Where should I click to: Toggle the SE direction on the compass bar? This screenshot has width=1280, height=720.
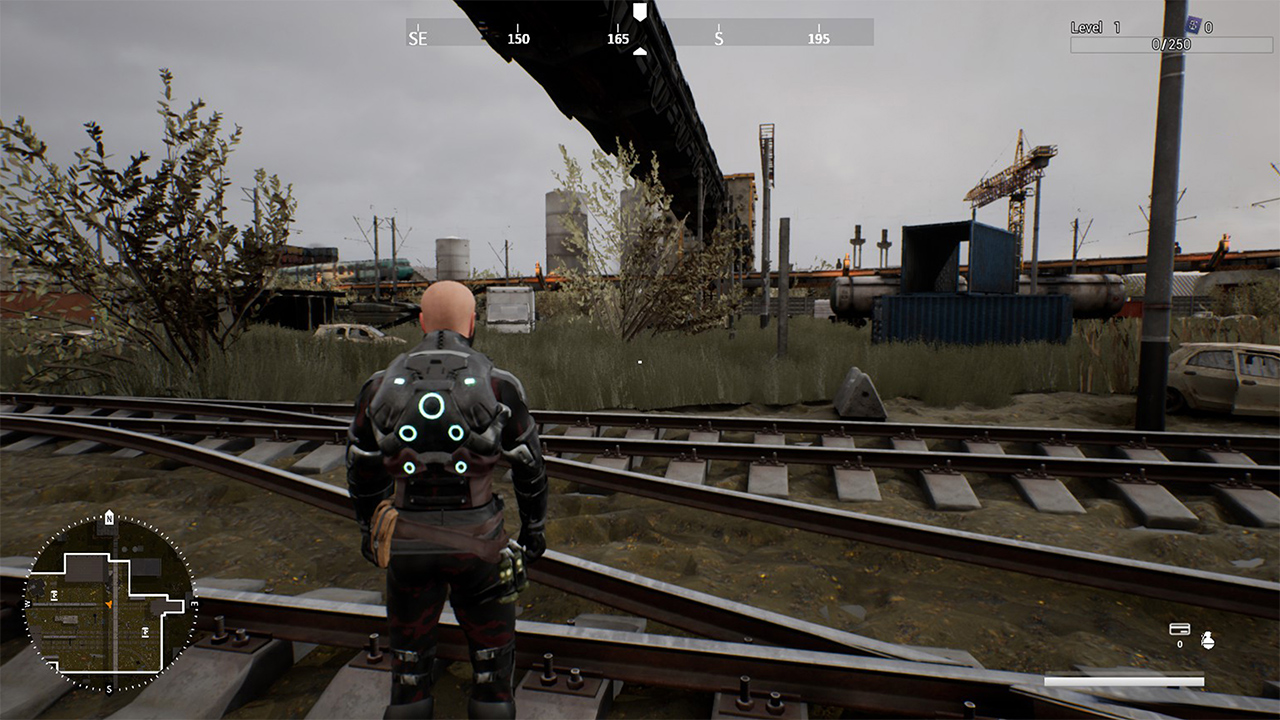tap(418, 39)
